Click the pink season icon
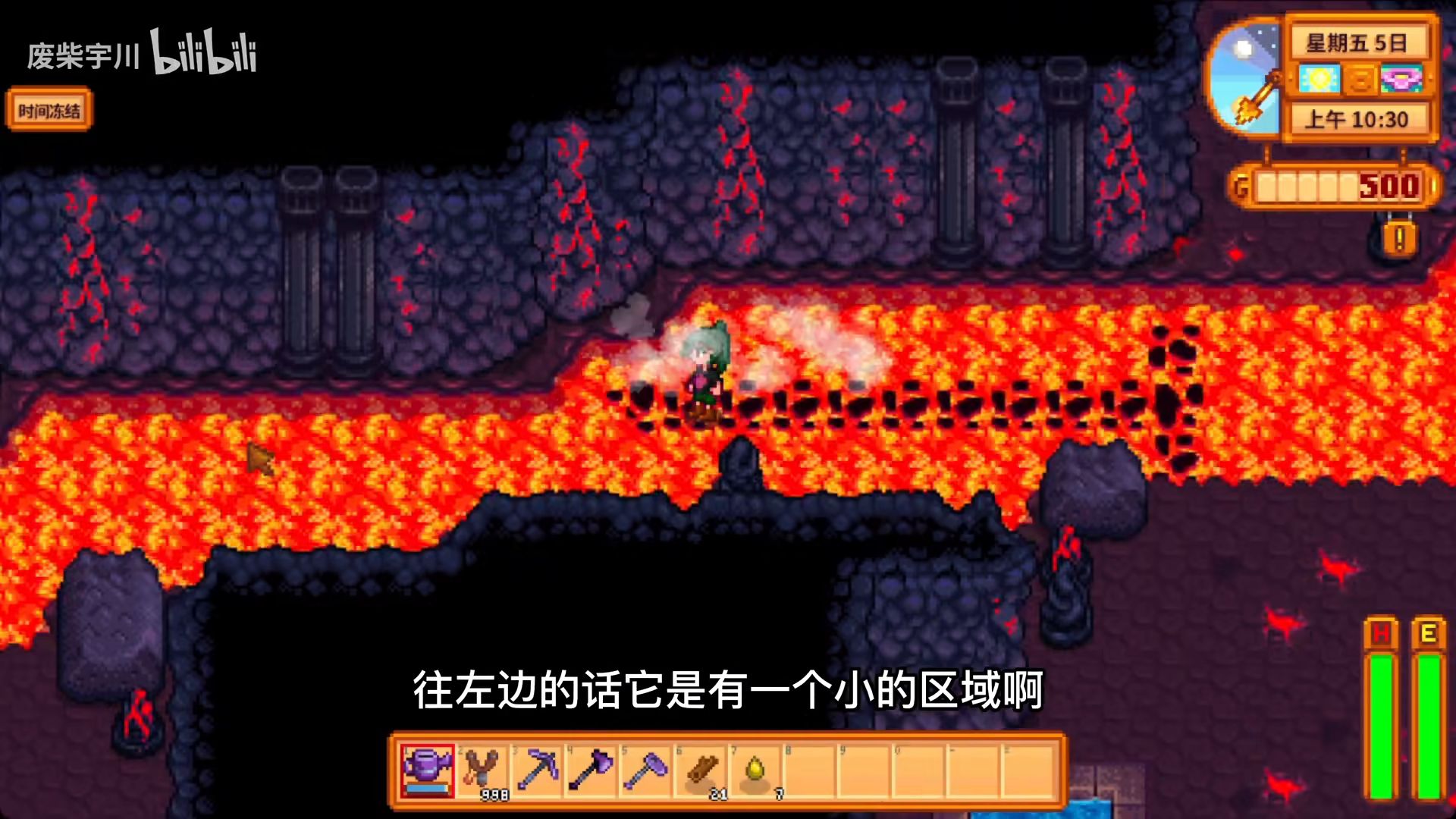Viewport: 1456px width, 819px height. 1401,80
